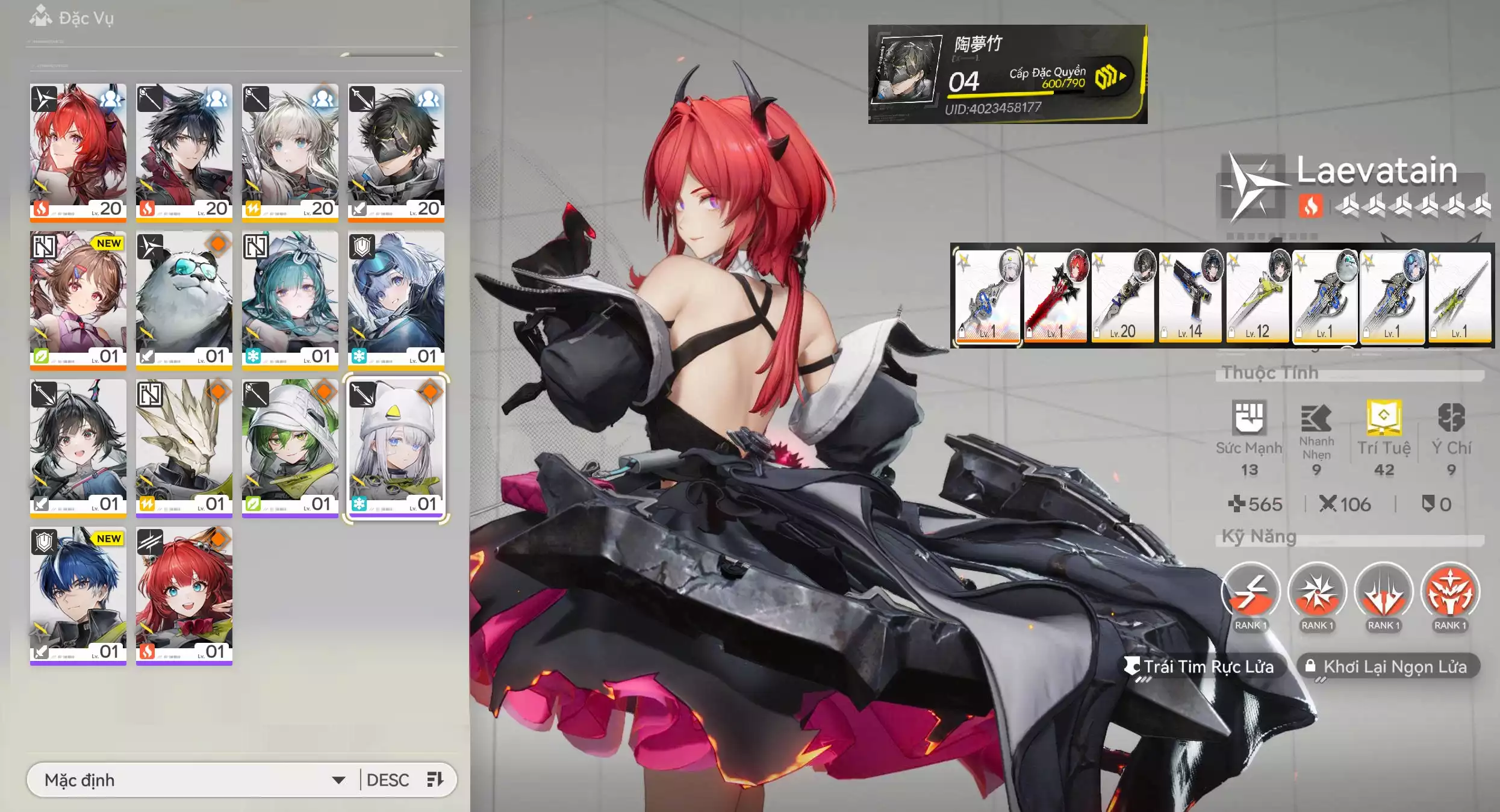Select the red-haired horned Laevatain card
The height and width of the screenshot is (812, 1500).
pos(78,150)
